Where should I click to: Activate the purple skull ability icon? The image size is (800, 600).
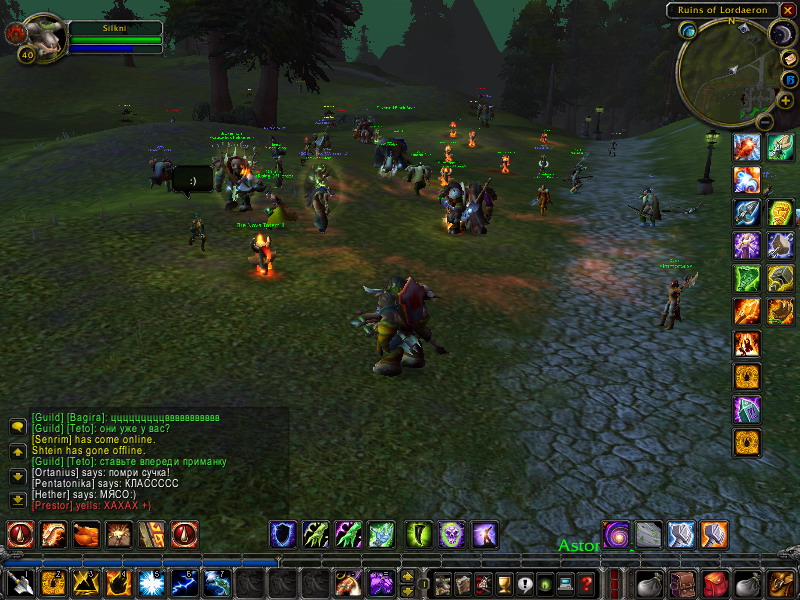[452, 534]
